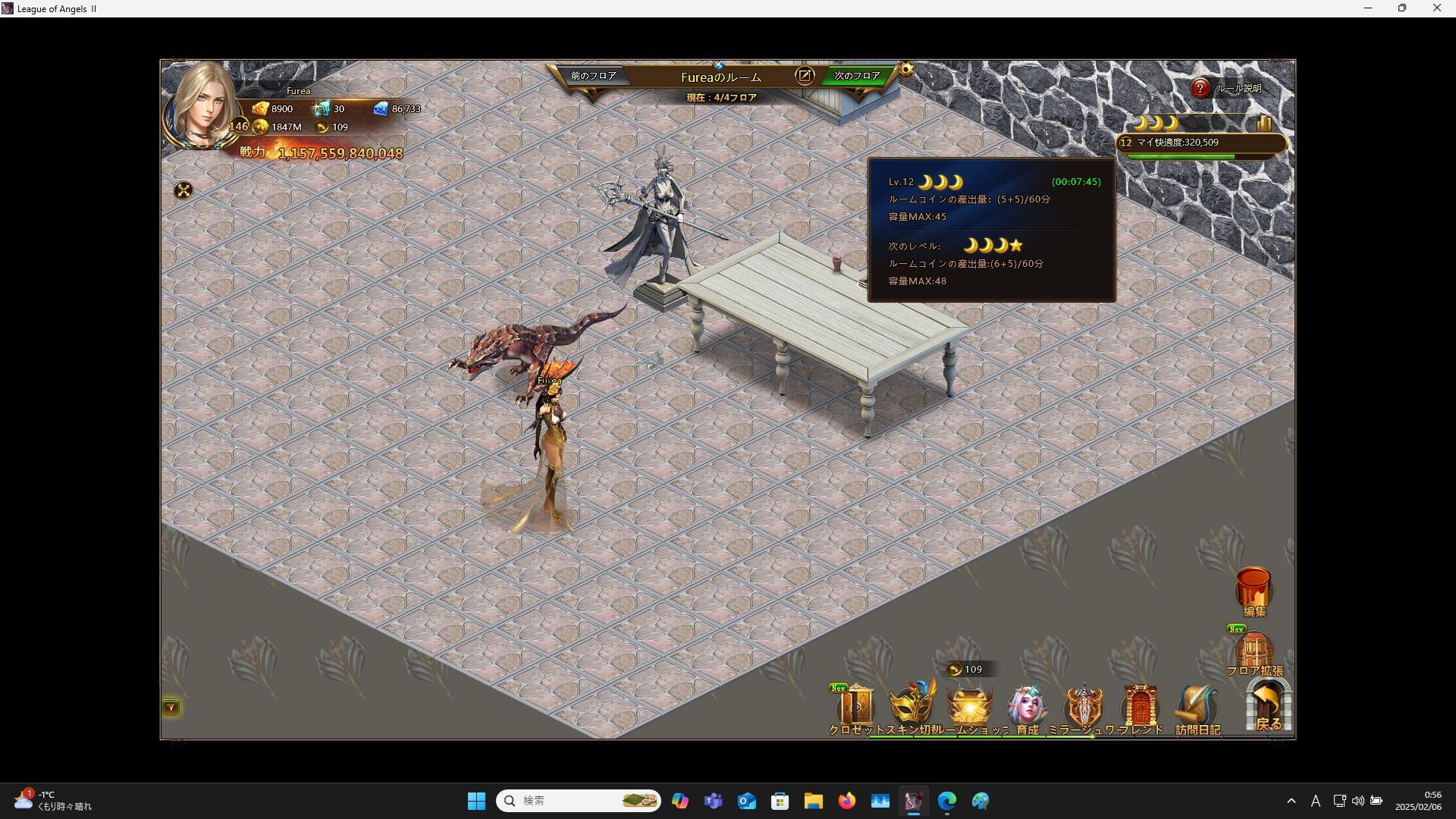Go to the previous floor (前のフロア)
1456x819 pixels.
(593, 76)
